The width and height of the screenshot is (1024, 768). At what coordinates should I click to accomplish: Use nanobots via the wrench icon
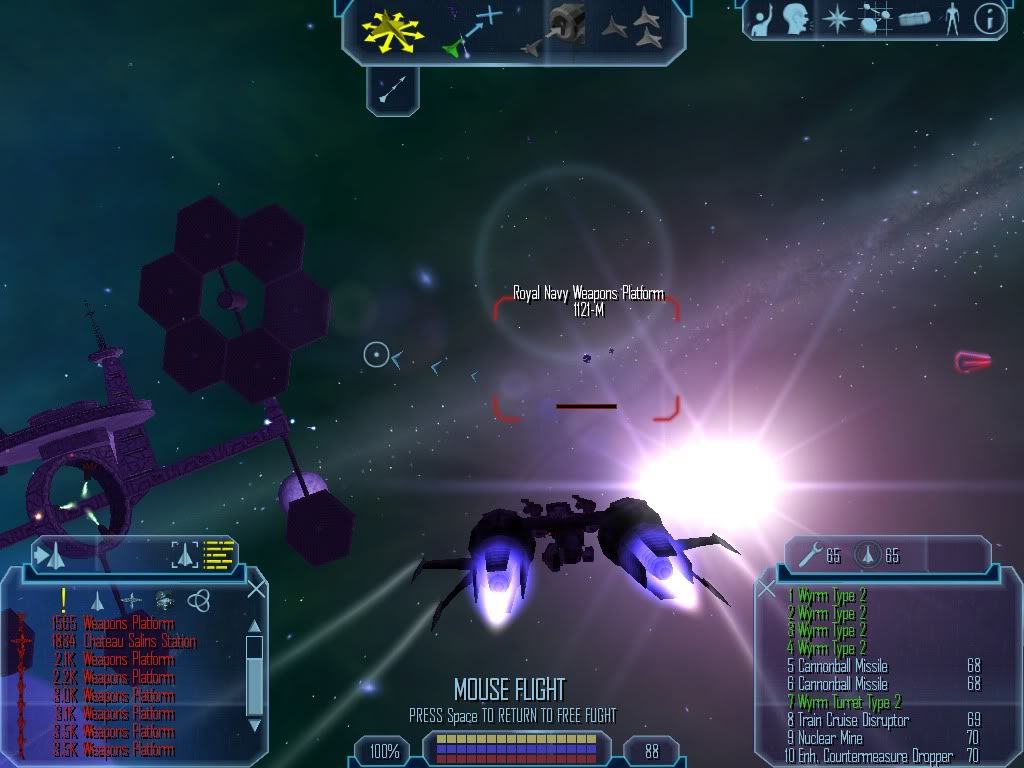pos(807,555)
